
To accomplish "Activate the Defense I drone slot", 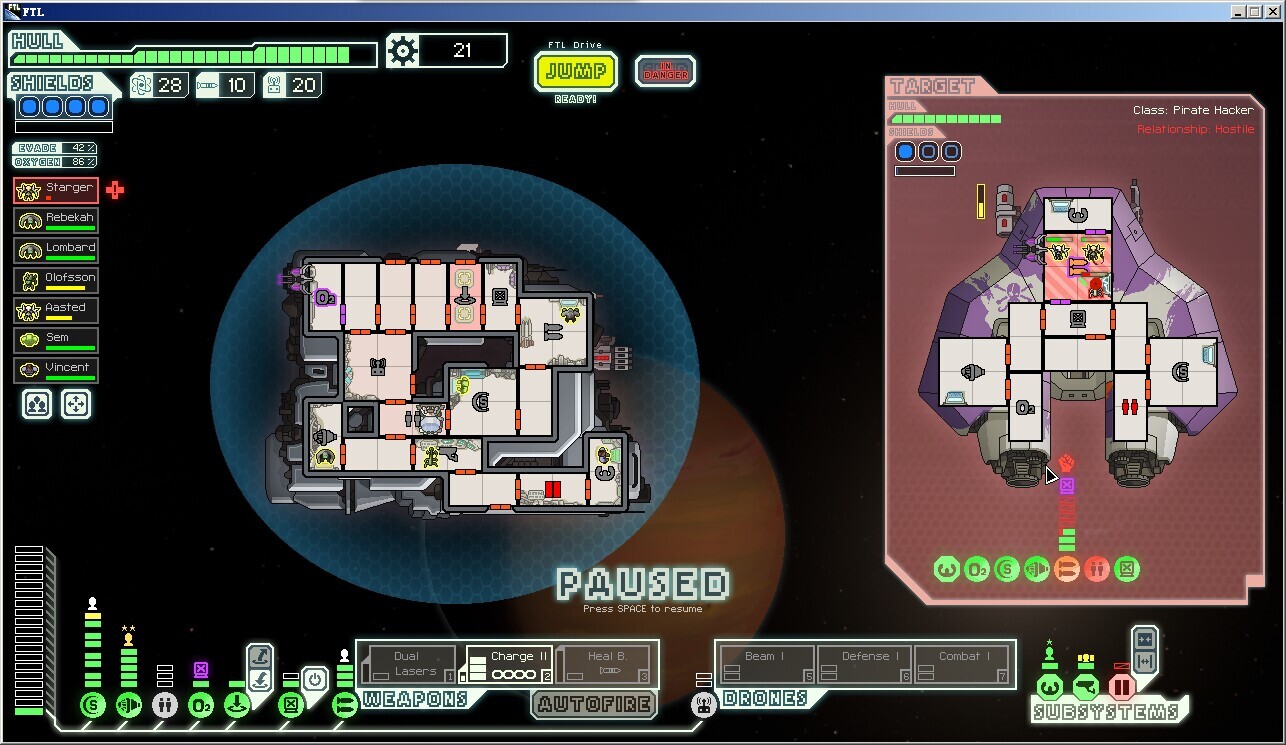I will 865,664.
